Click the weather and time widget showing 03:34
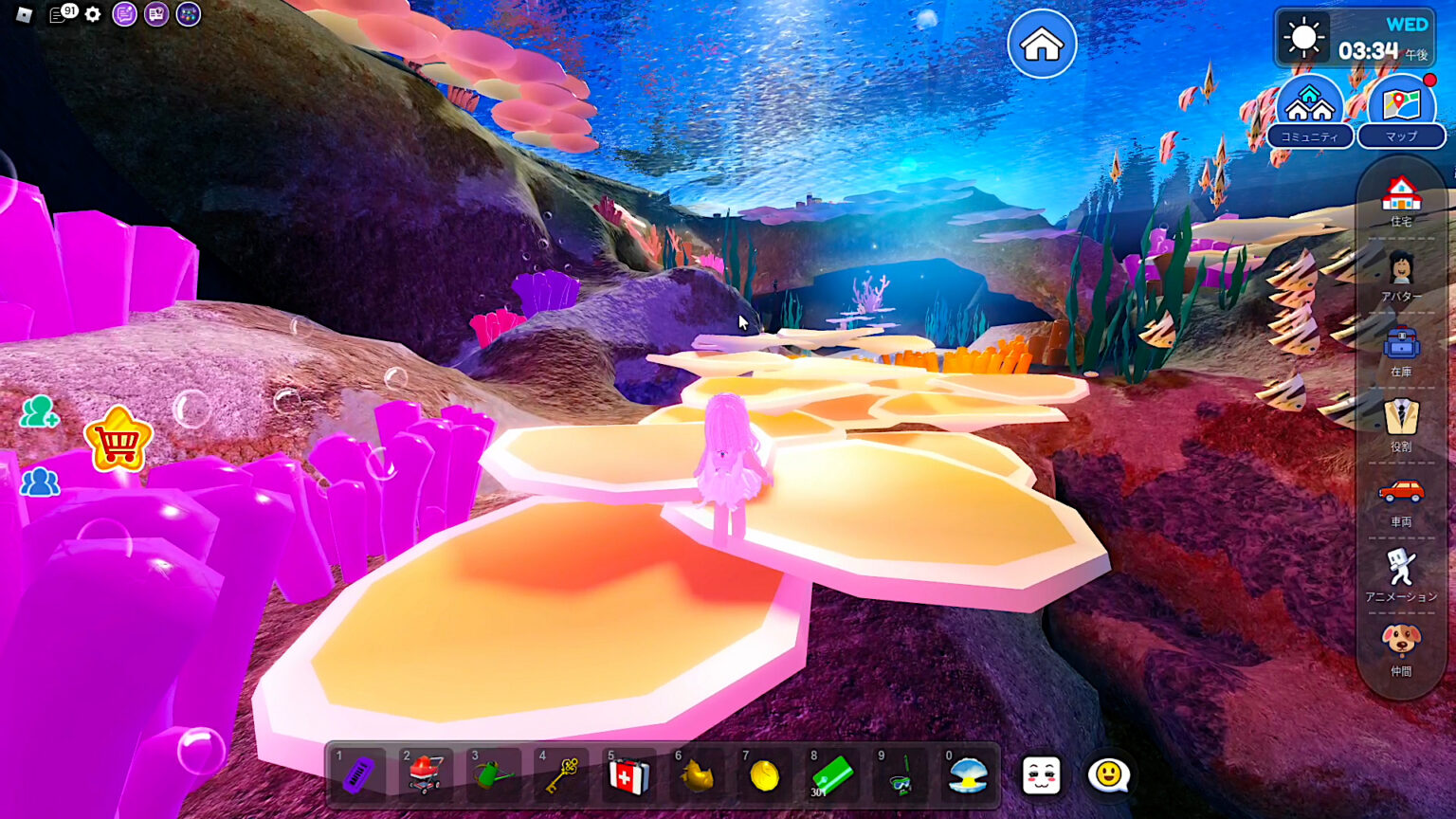This screenshot has width=1456, height=819. tap(1355, 38)
